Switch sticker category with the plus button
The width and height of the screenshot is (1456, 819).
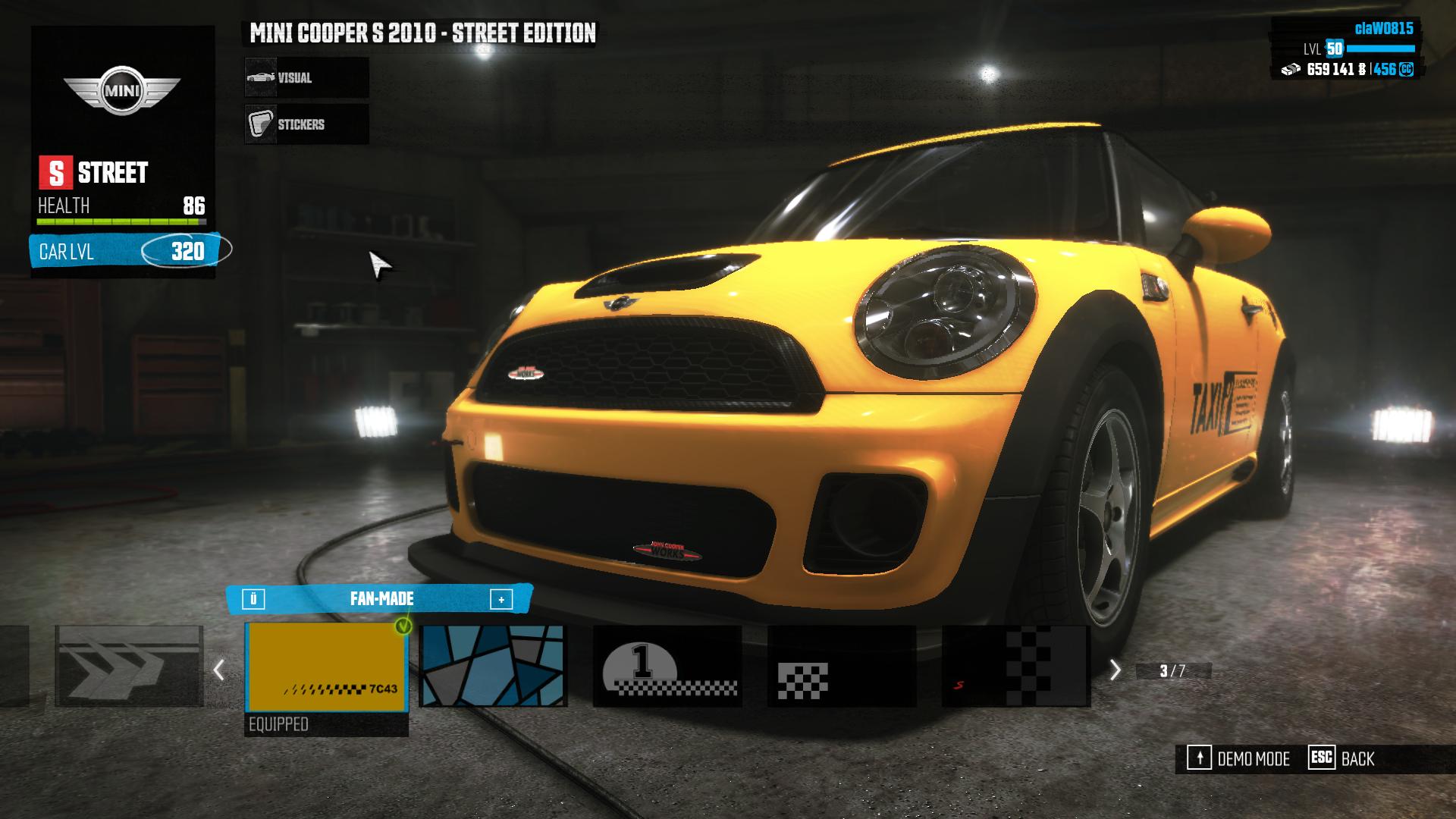coord(501,600)
